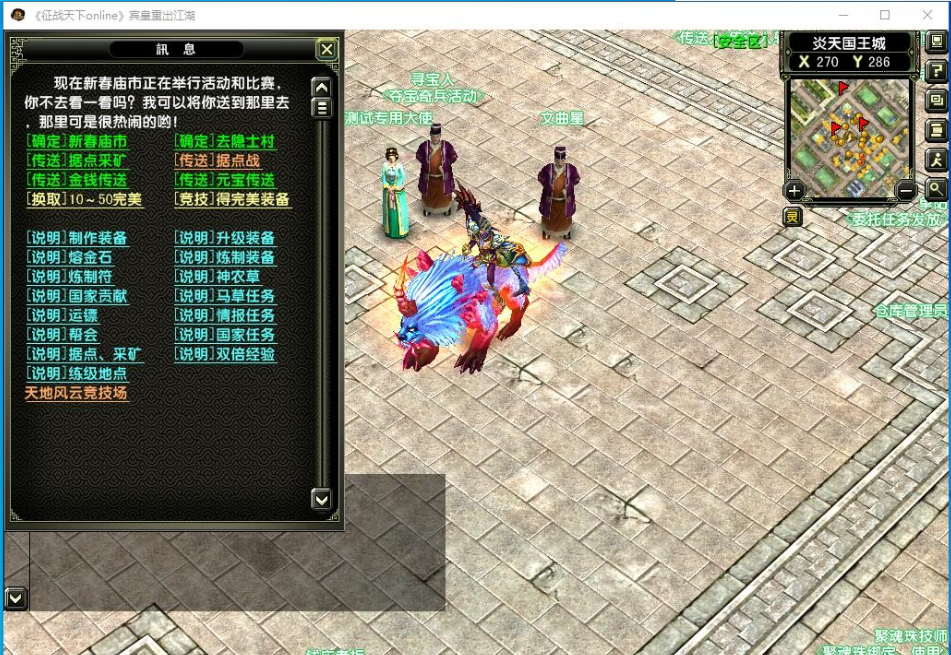This screenshot has width=951, height=655.
Task: Show the 国家贡献 explanation
Action: (77, 296)
